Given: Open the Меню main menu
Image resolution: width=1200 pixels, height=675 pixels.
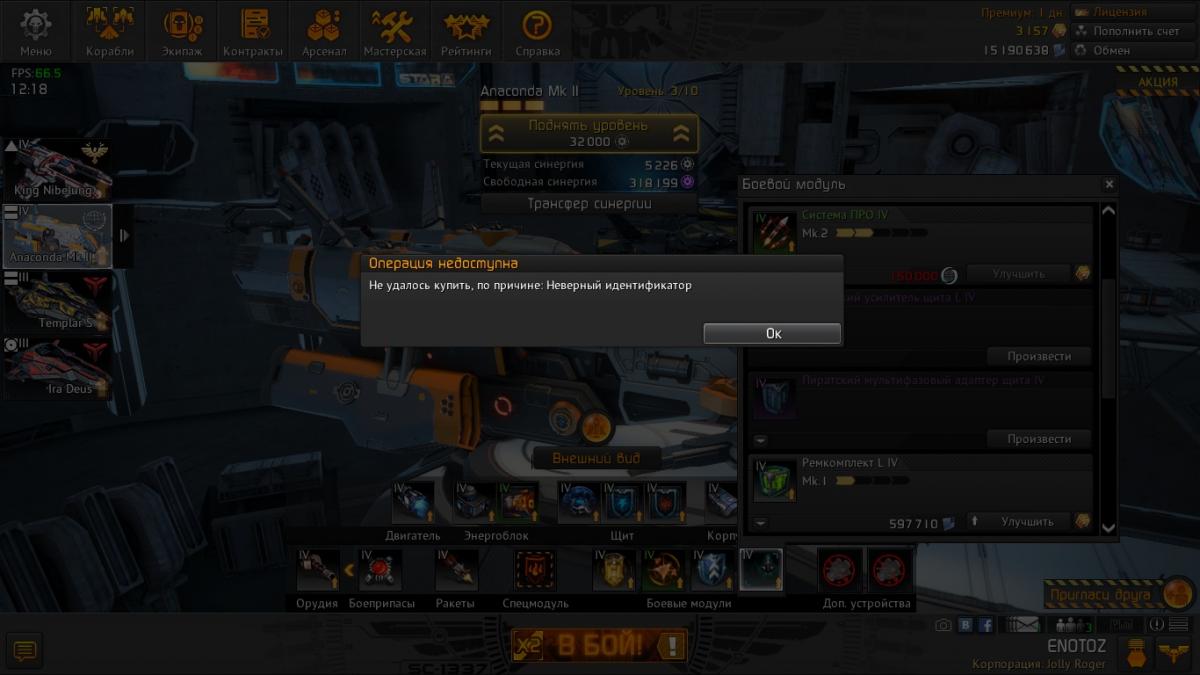Looking at the screenshot, I should pyautogui.click(x=36, y=32).
